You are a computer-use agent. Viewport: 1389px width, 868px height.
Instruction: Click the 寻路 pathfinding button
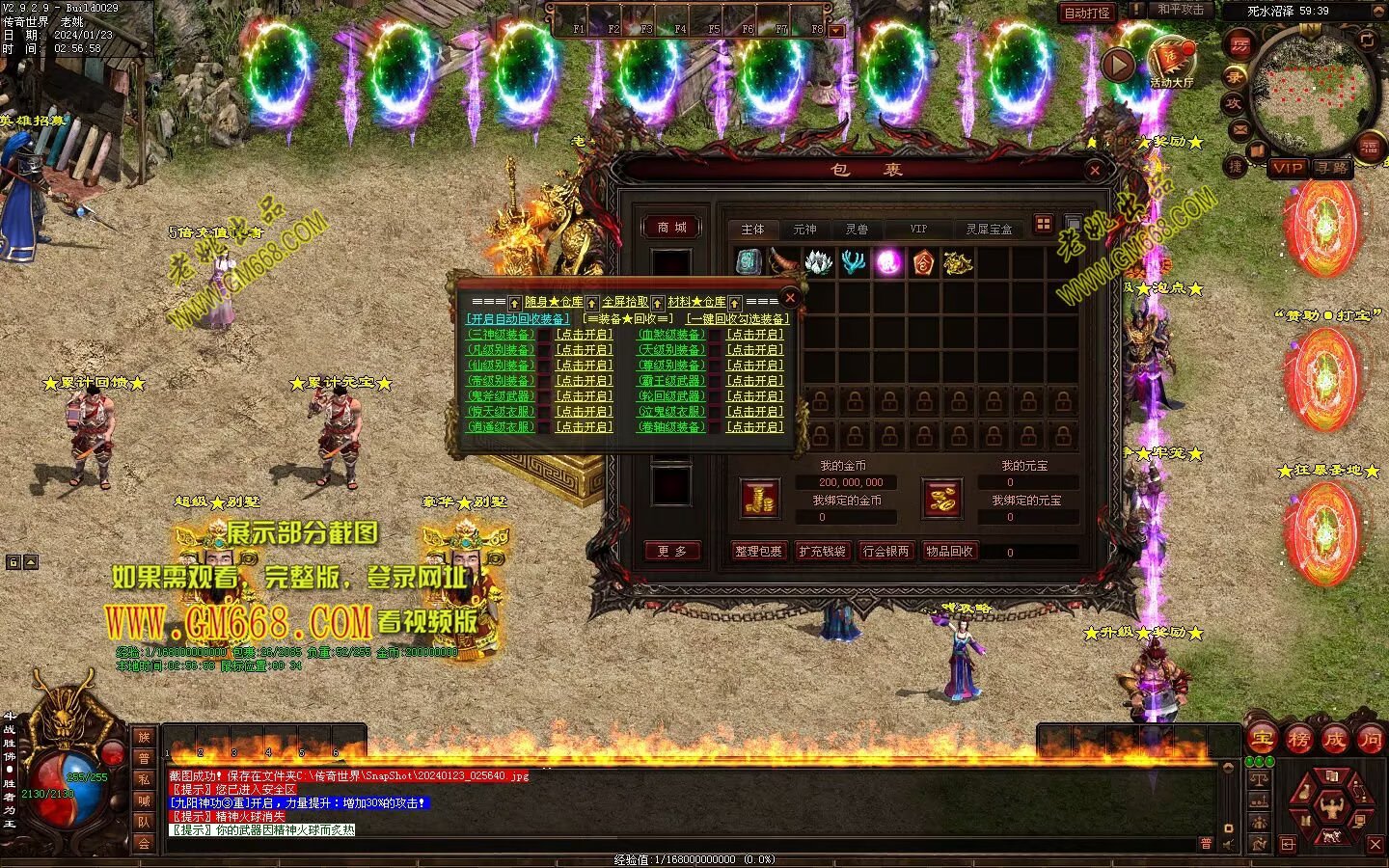(1332, 168)
